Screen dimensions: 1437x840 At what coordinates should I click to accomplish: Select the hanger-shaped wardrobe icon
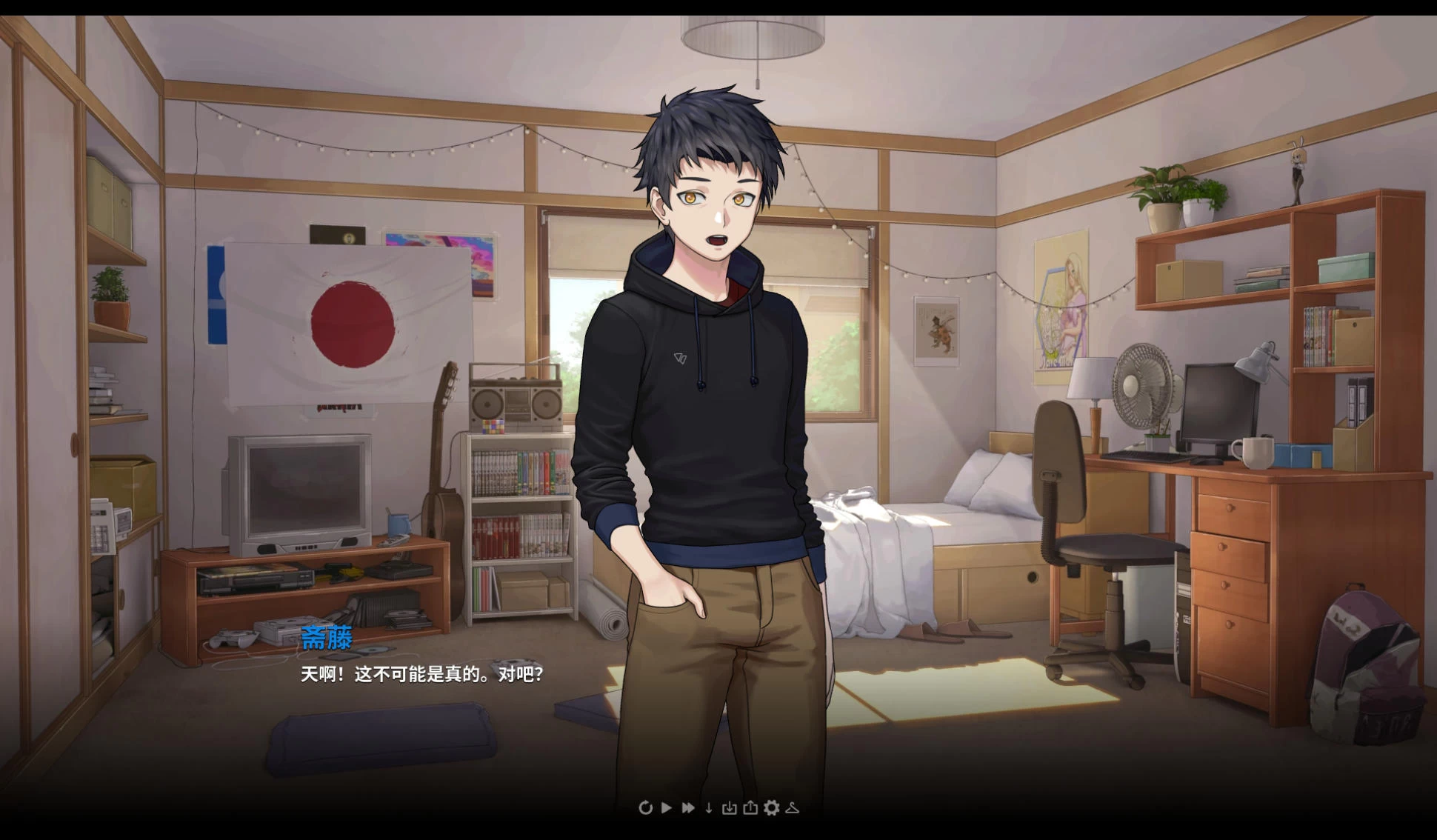(x=793, y=808)
